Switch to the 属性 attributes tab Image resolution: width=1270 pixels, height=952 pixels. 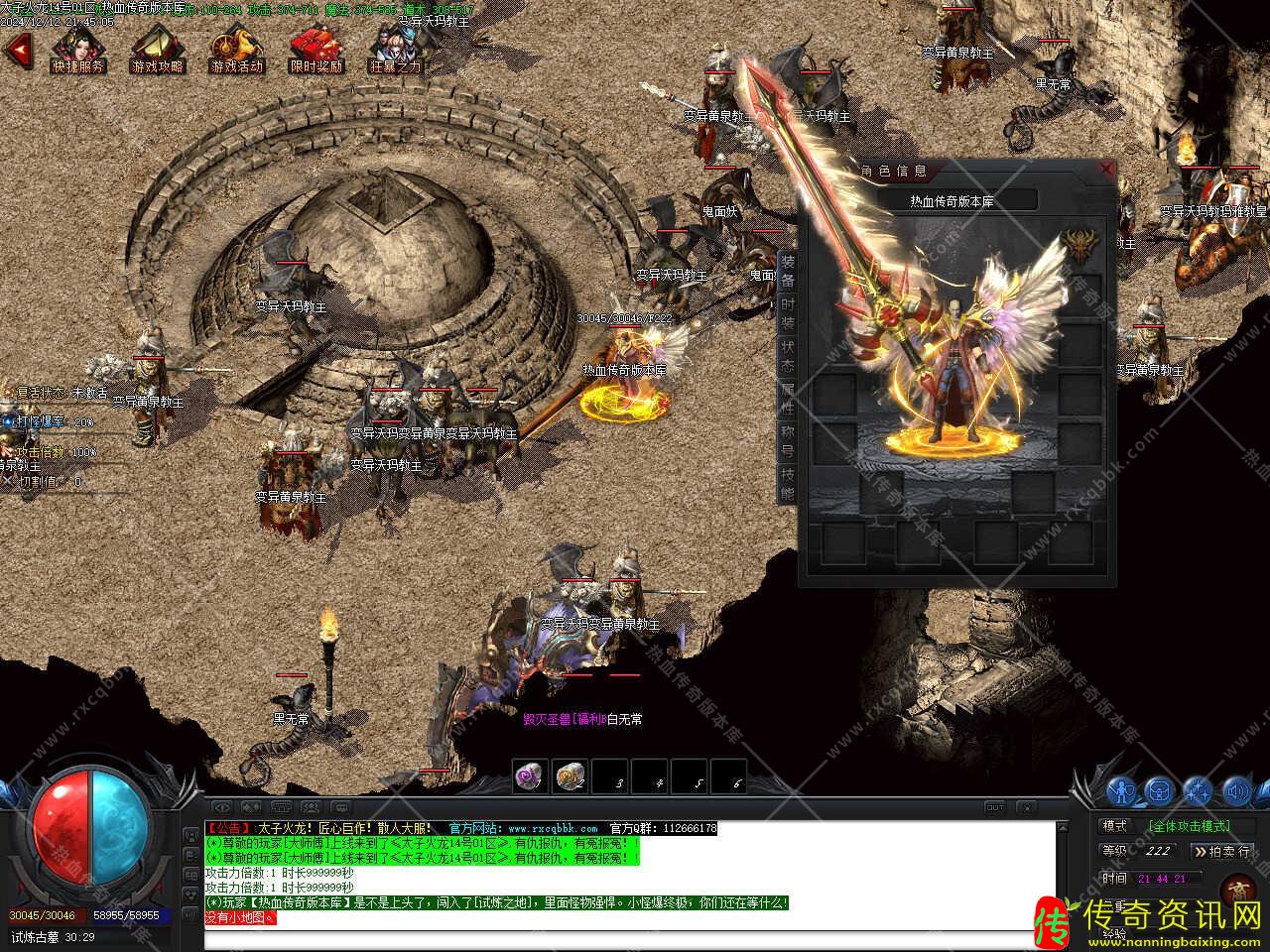[x=787, y=400]
